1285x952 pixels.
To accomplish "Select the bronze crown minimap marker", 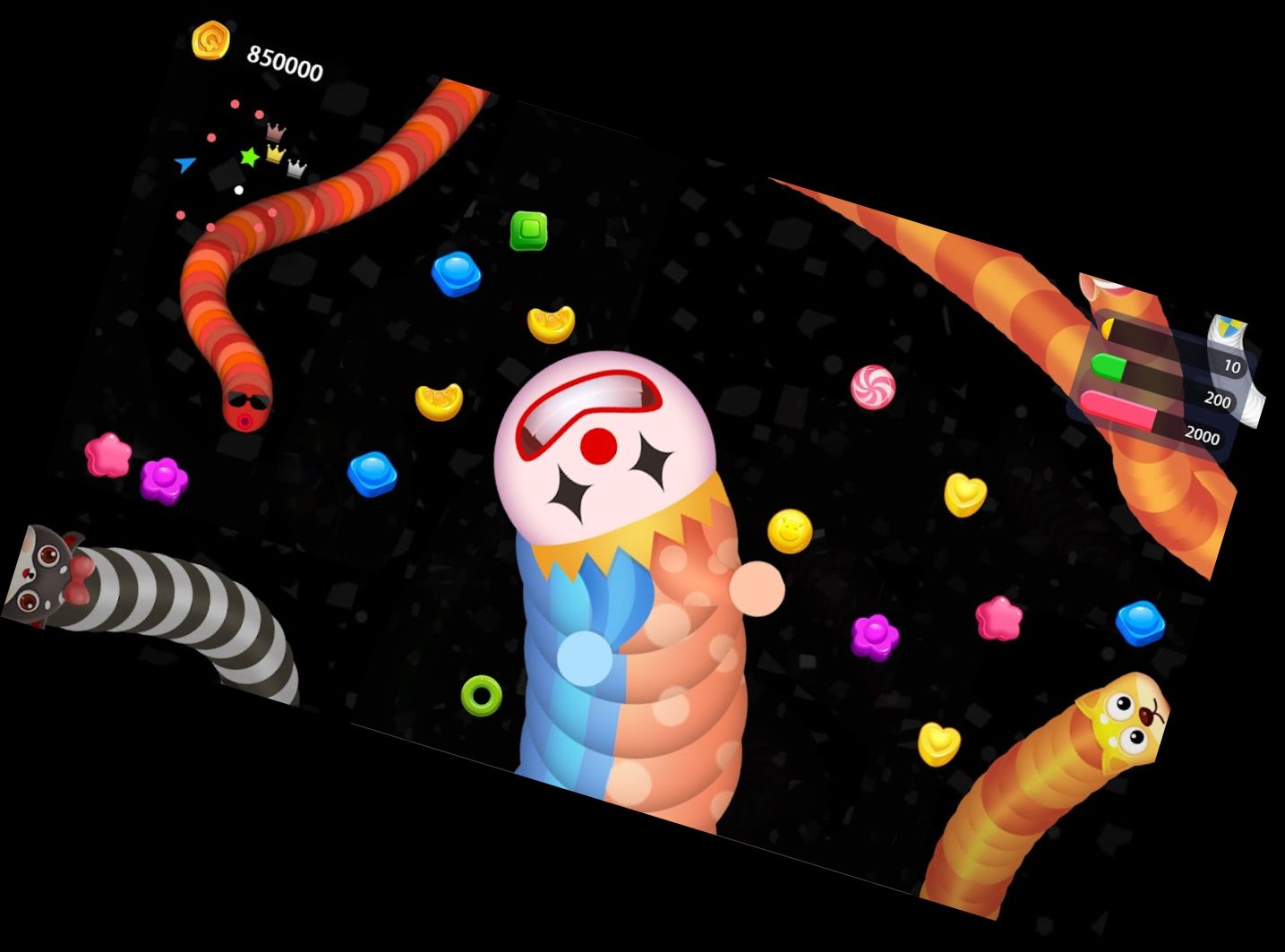I will [x=276, y=132].
